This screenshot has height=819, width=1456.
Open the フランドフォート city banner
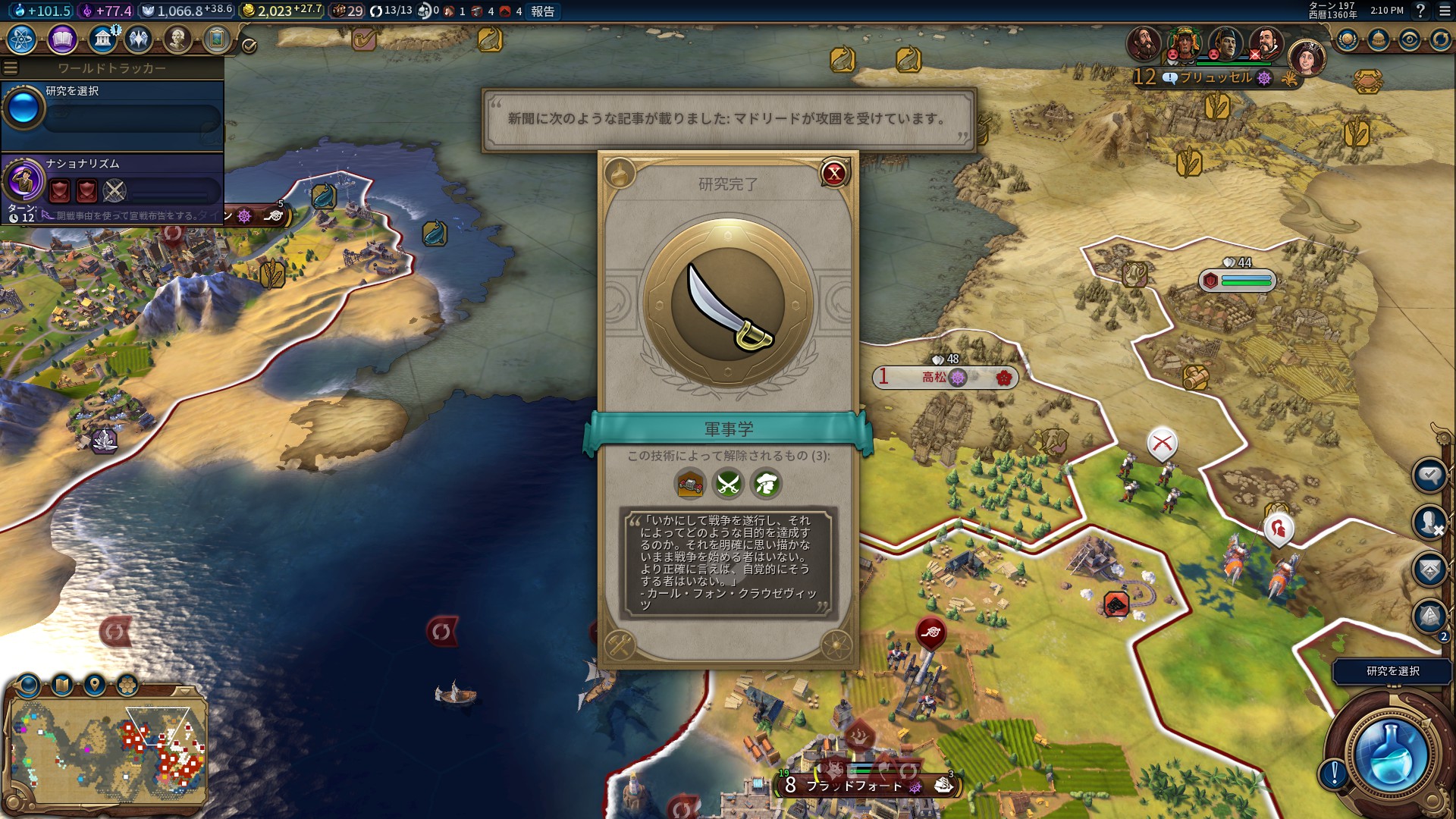pos(854,786)
